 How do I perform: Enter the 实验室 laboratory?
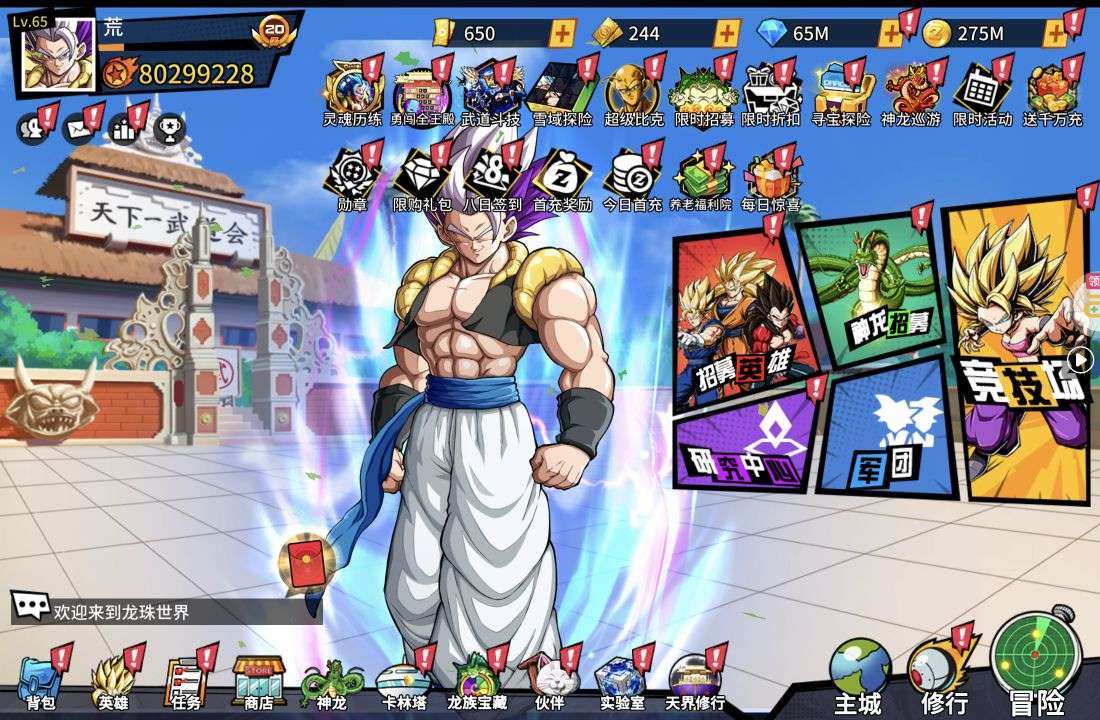pos(621,682)
